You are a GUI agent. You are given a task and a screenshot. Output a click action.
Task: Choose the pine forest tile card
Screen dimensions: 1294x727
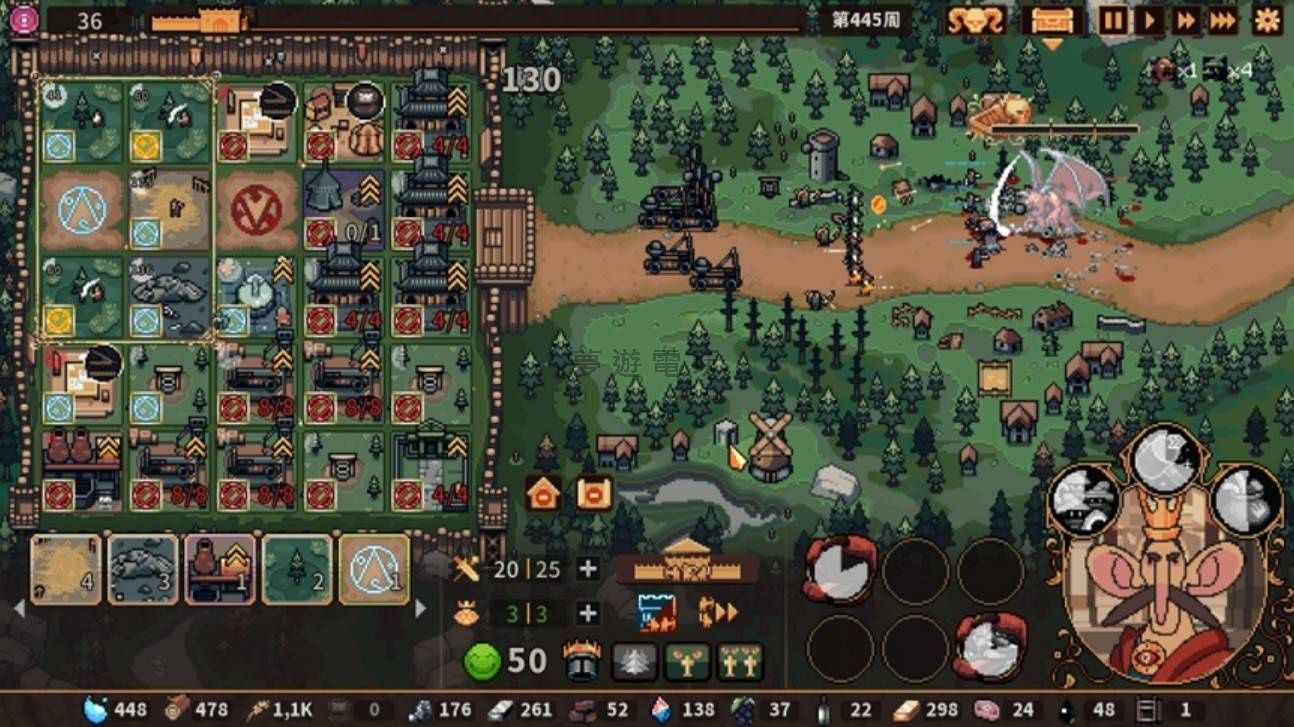[x=297, y=569]
